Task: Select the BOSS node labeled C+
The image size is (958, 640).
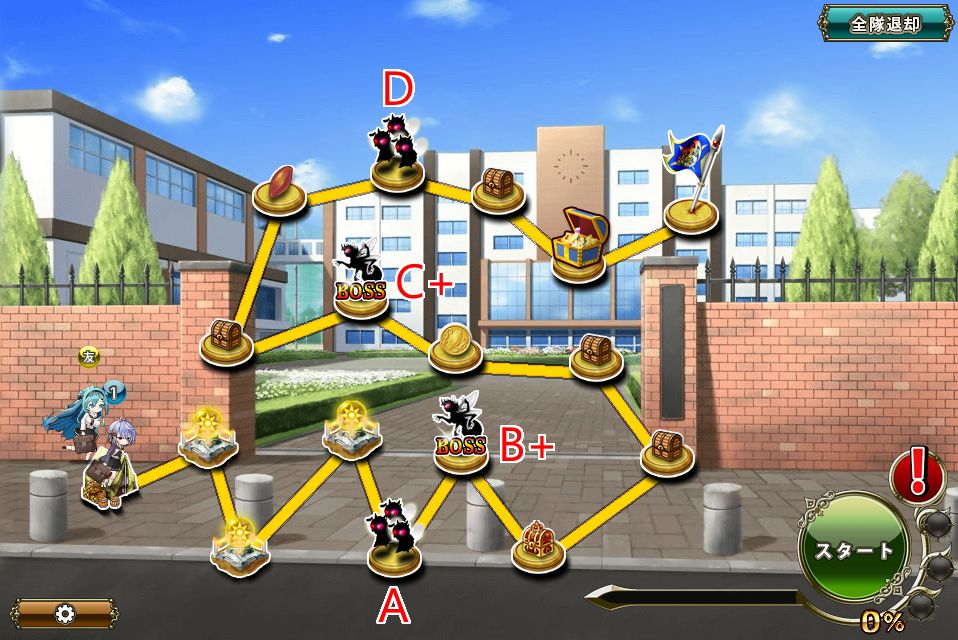Action: pyautogui.click(x=360, y=290)
